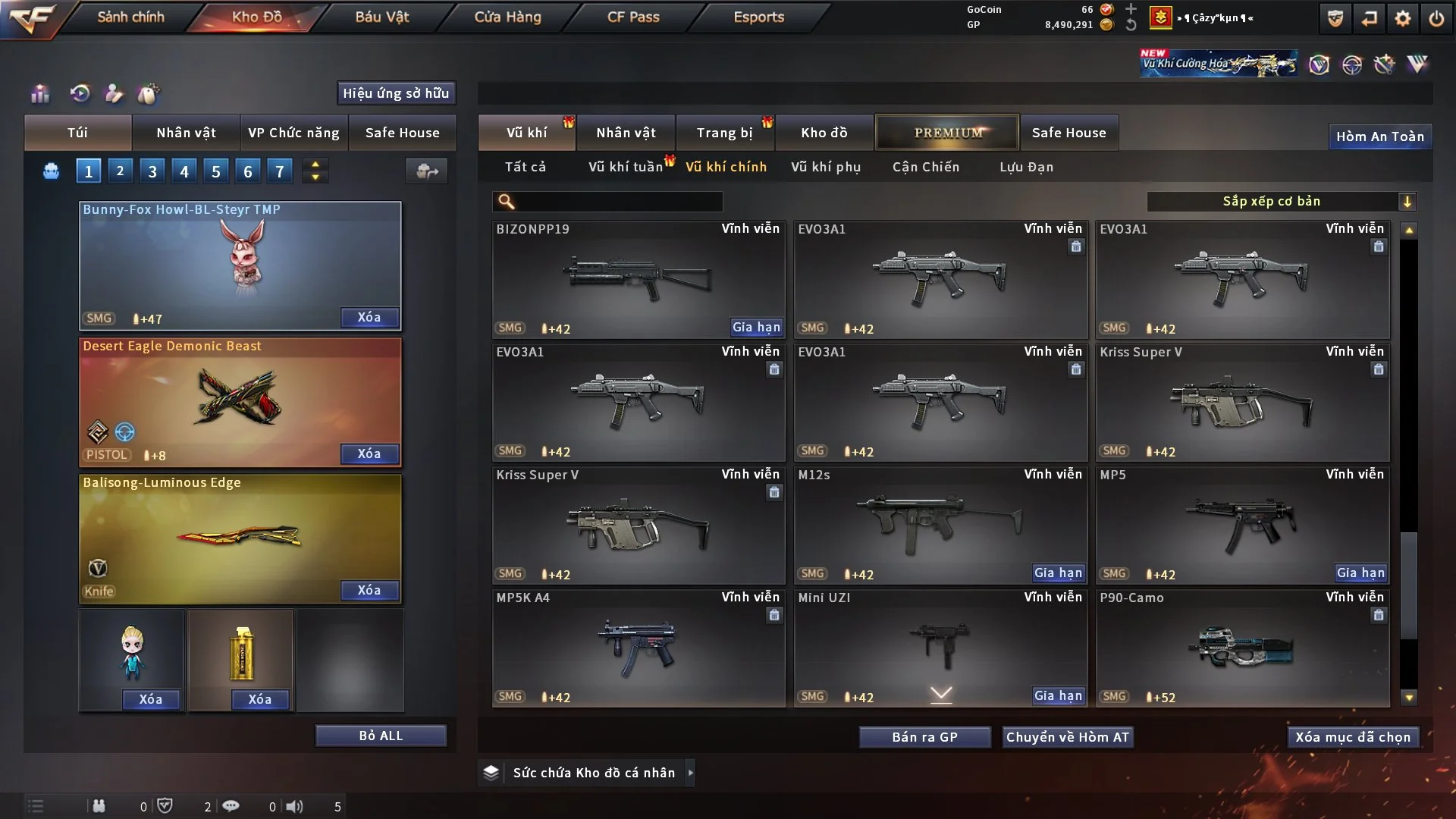The image size is (1456, 819).
Task: Open the Hòm An Toàn safe box
Action: [x=1379, y=136]
